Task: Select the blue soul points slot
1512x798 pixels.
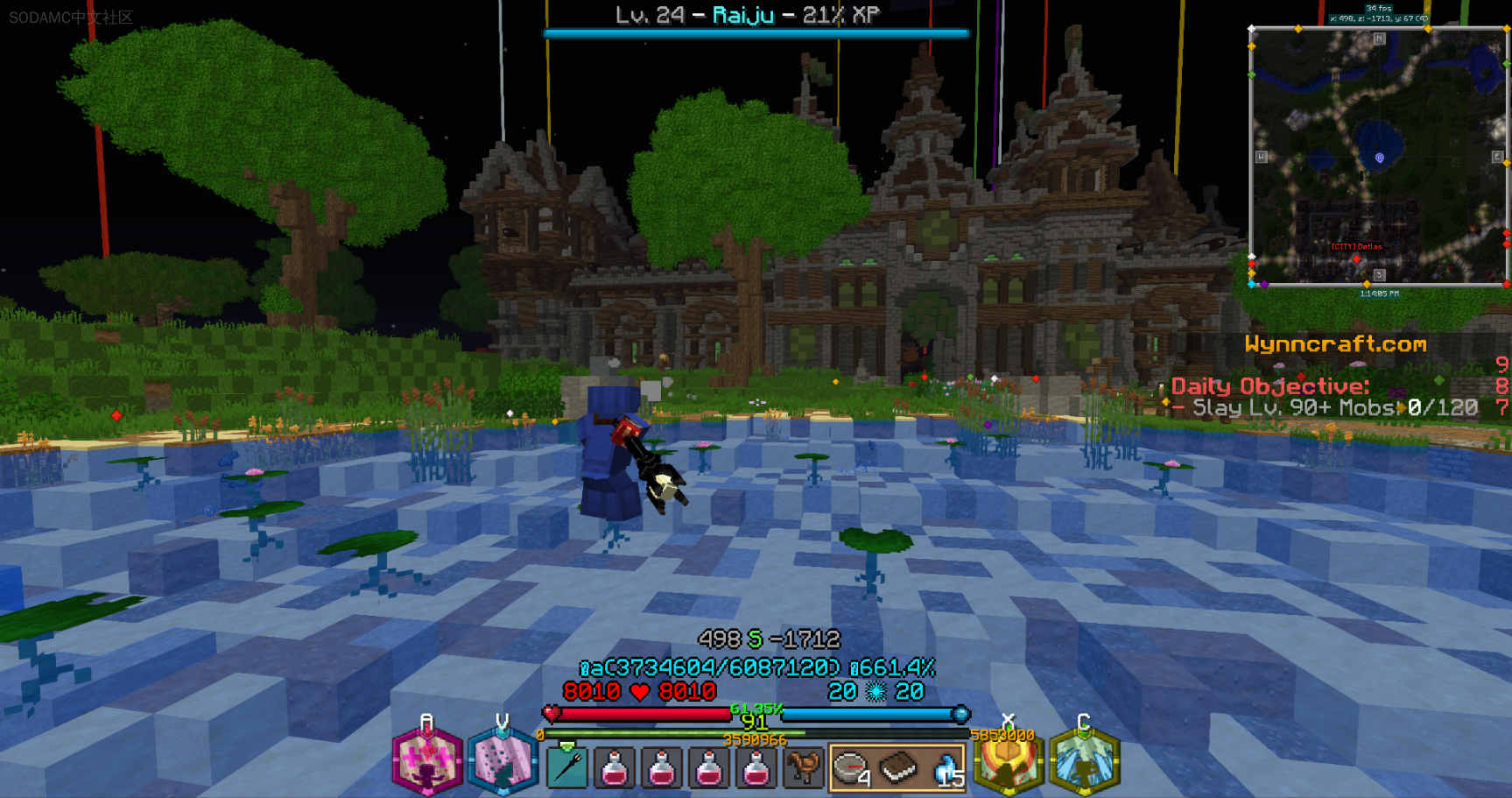Action: (946, 768)
